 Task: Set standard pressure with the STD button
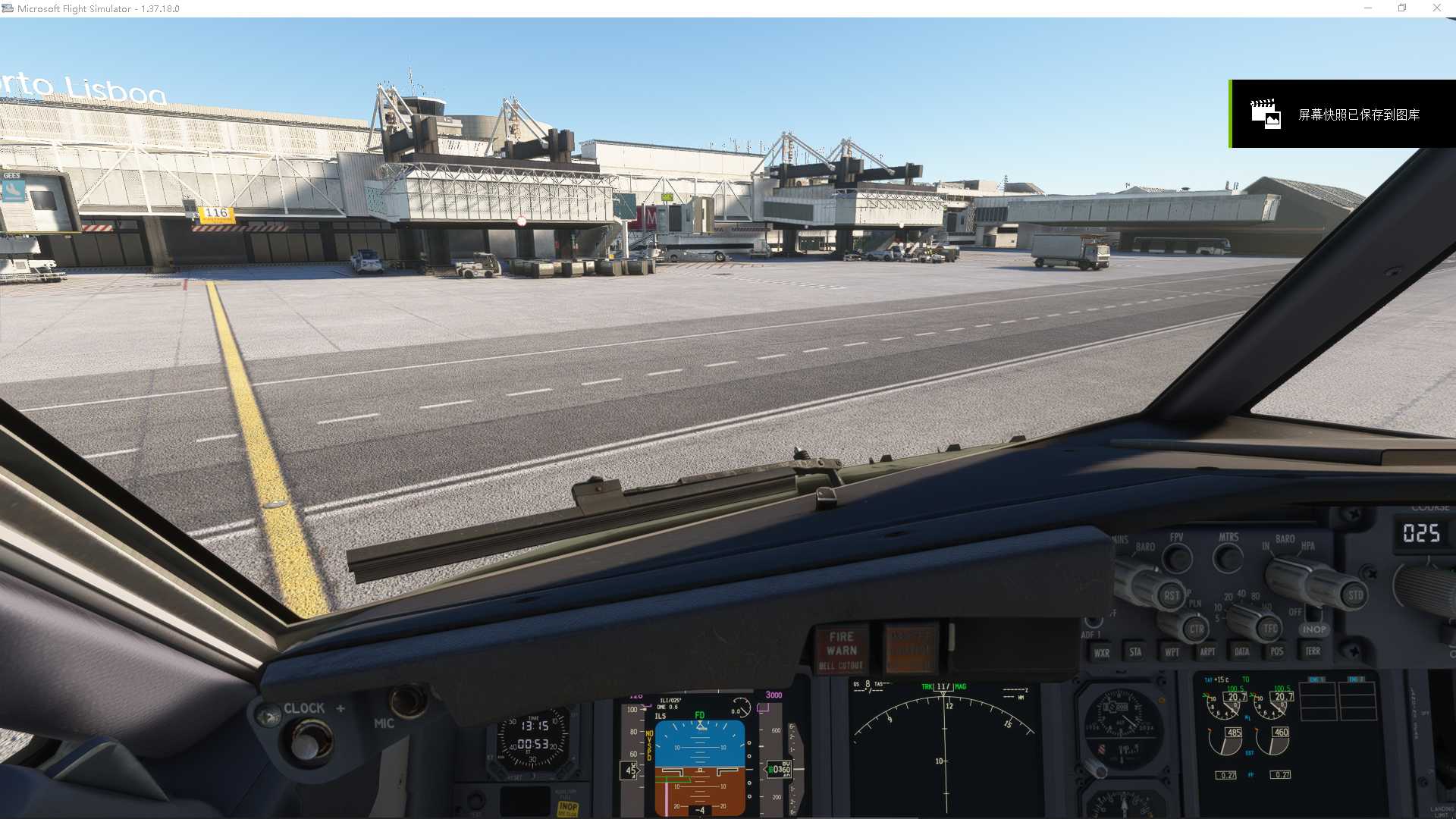pos(1355,595)
